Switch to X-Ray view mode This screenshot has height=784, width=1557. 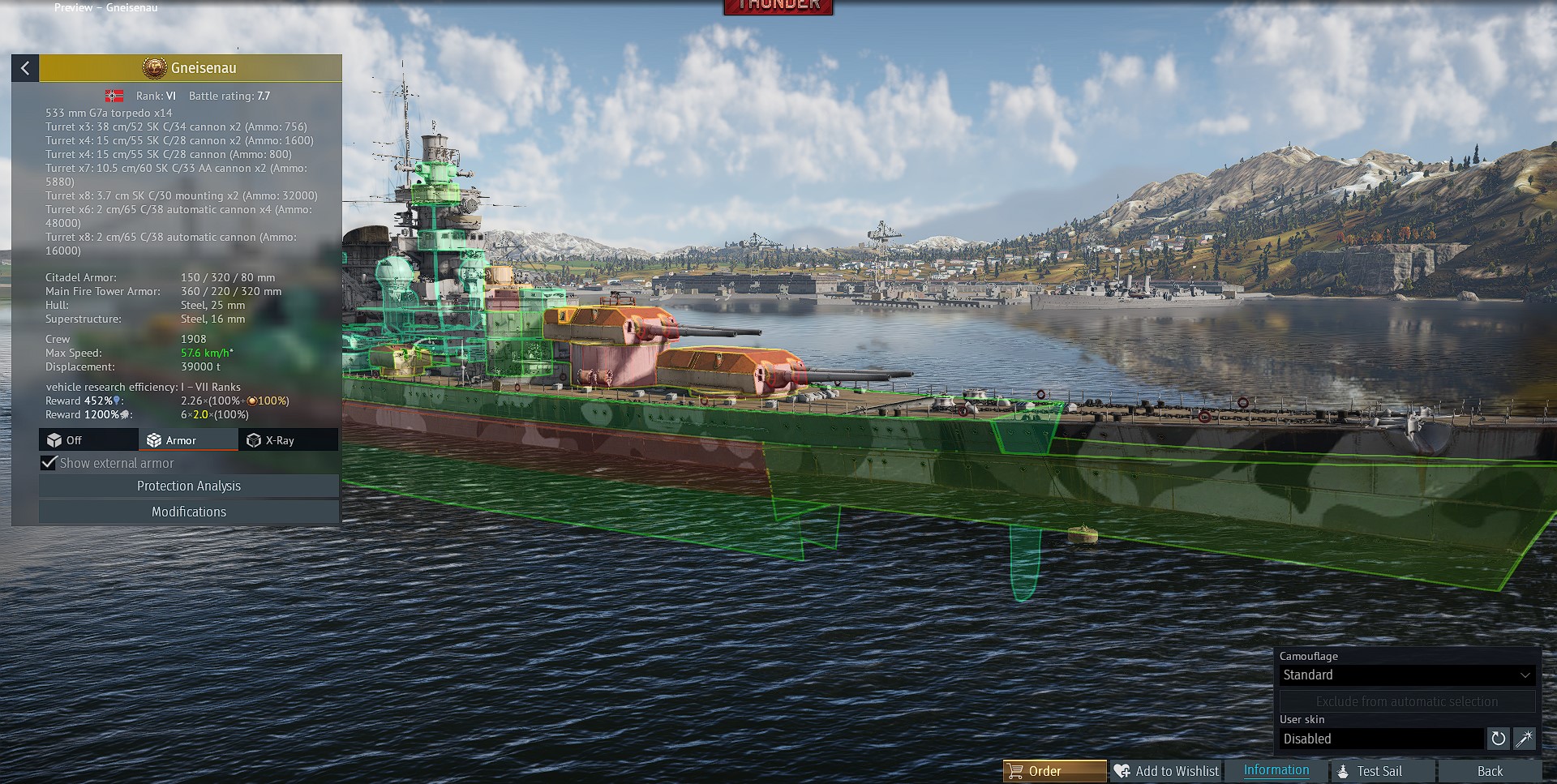pos(288,440)
